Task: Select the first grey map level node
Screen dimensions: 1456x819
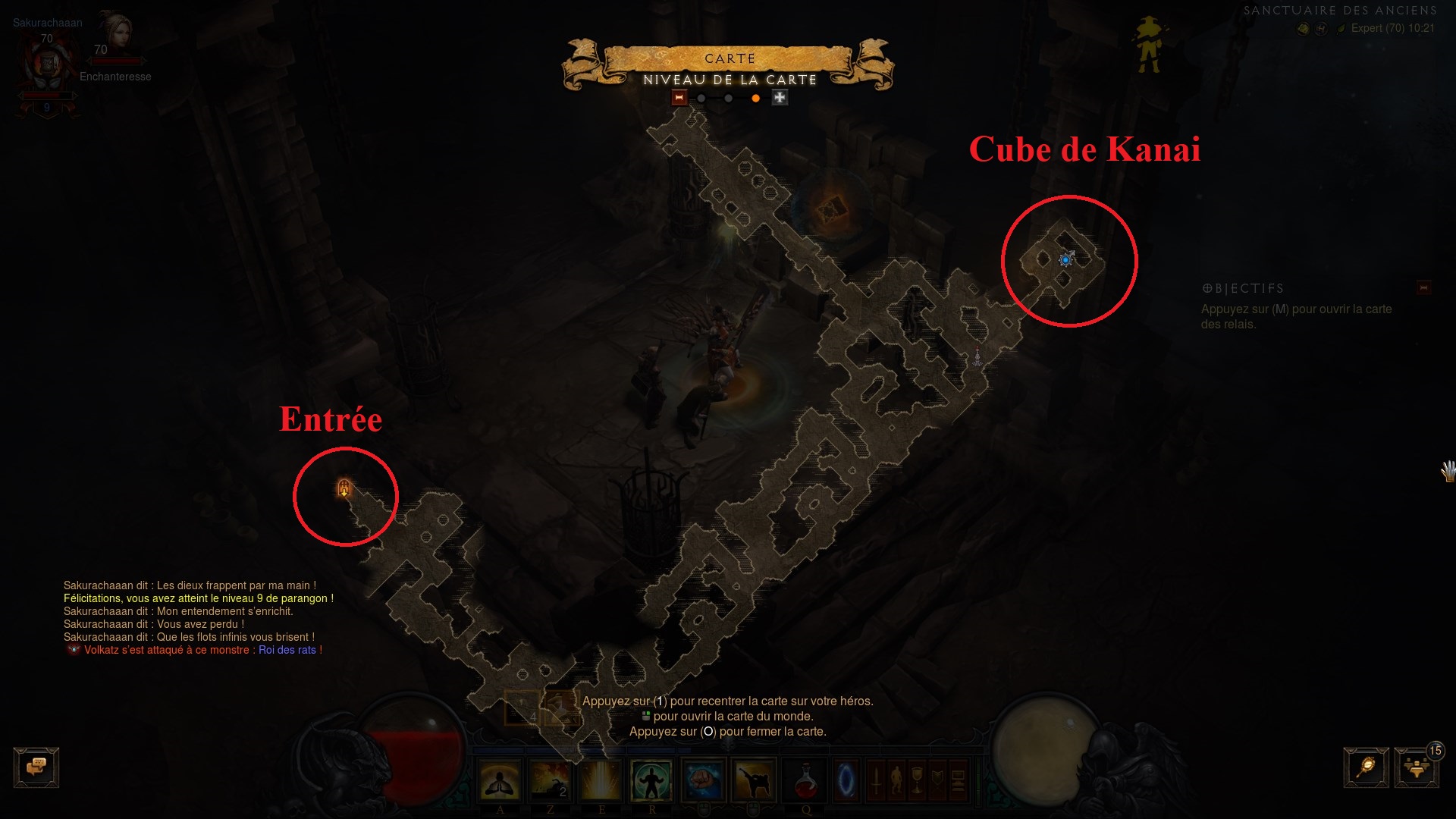Action: [701, 98]
